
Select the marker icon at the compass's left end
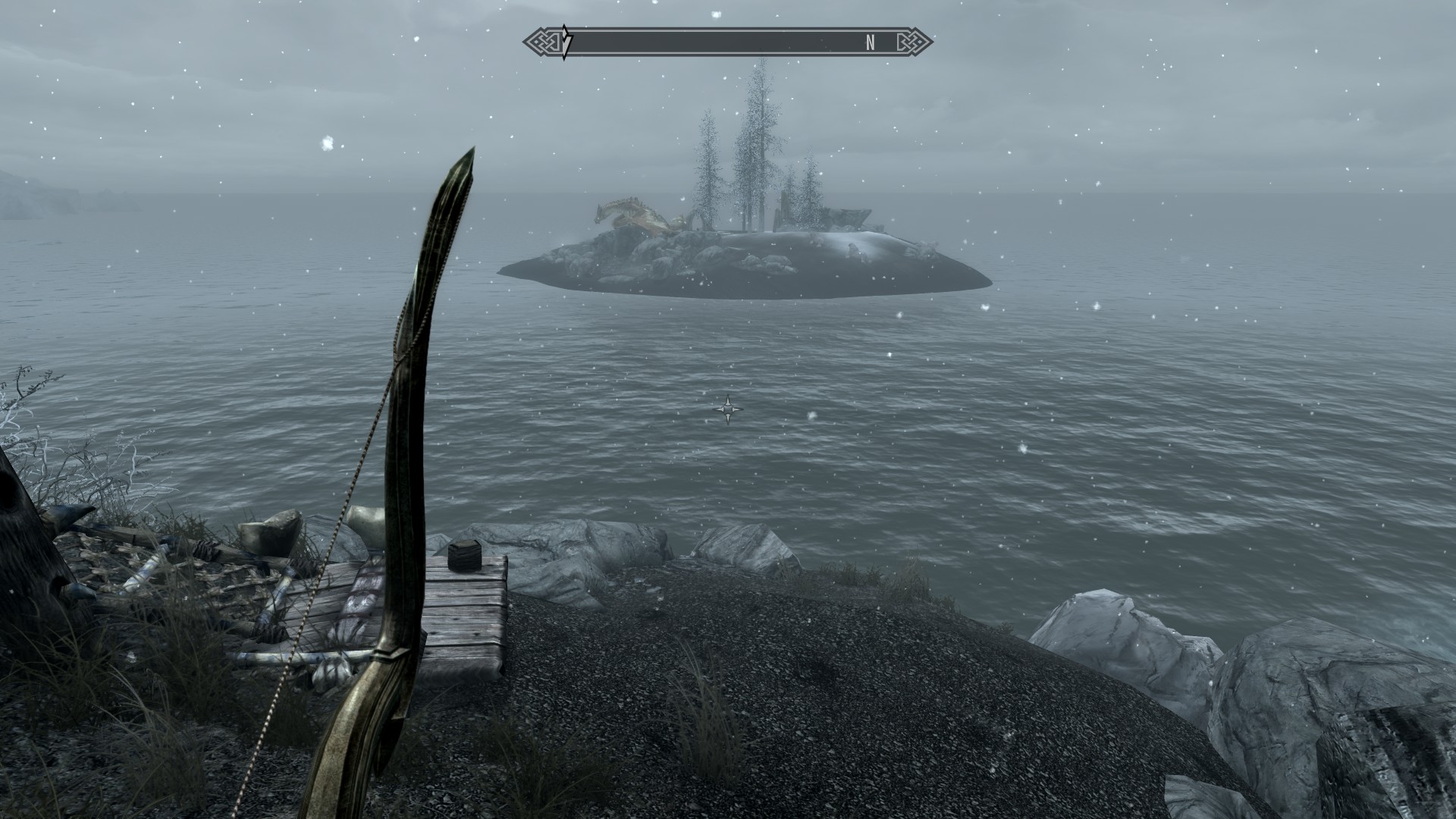coord(565,42)
